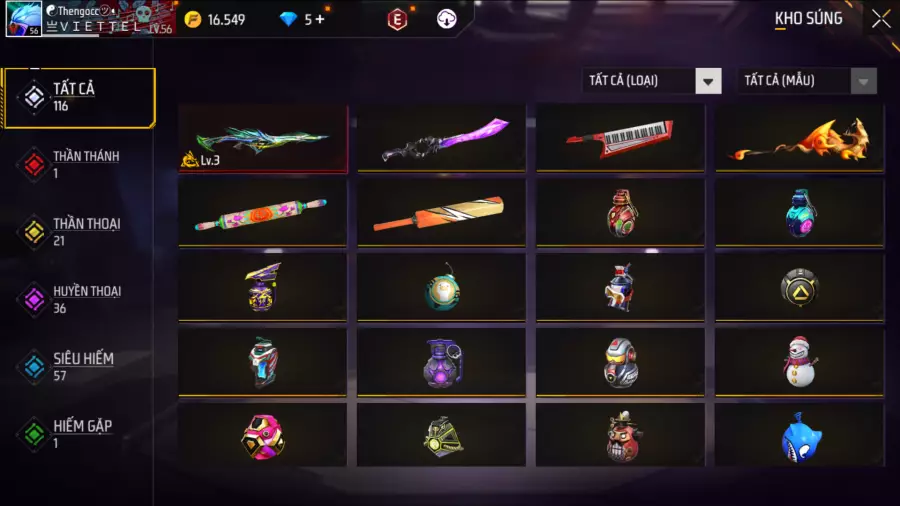The width and height of the screenshot is (900, 506).
Task: Choose the purple blade skin
Action: [441, 139]
